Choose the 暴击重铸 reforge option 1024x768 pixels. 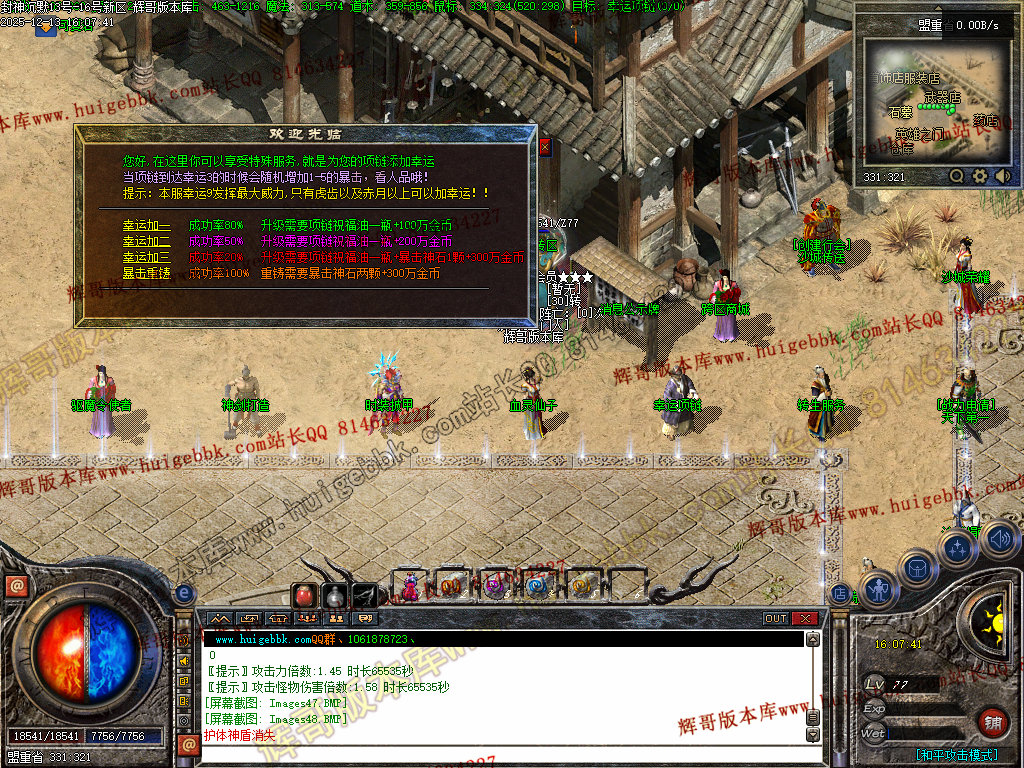[147, 273]
